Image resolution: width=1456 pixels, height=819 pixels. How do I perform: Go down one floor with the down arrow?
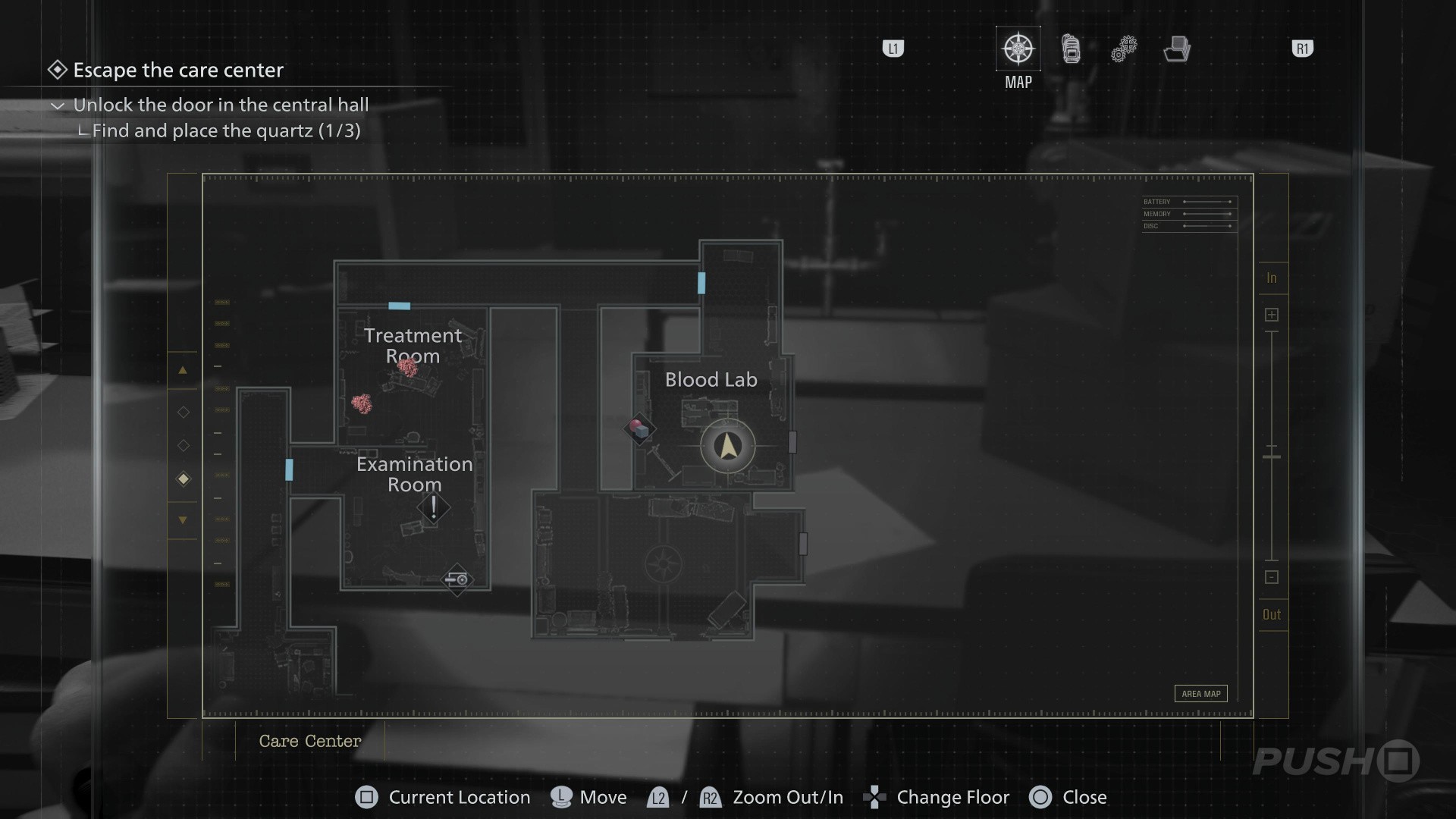183,520
